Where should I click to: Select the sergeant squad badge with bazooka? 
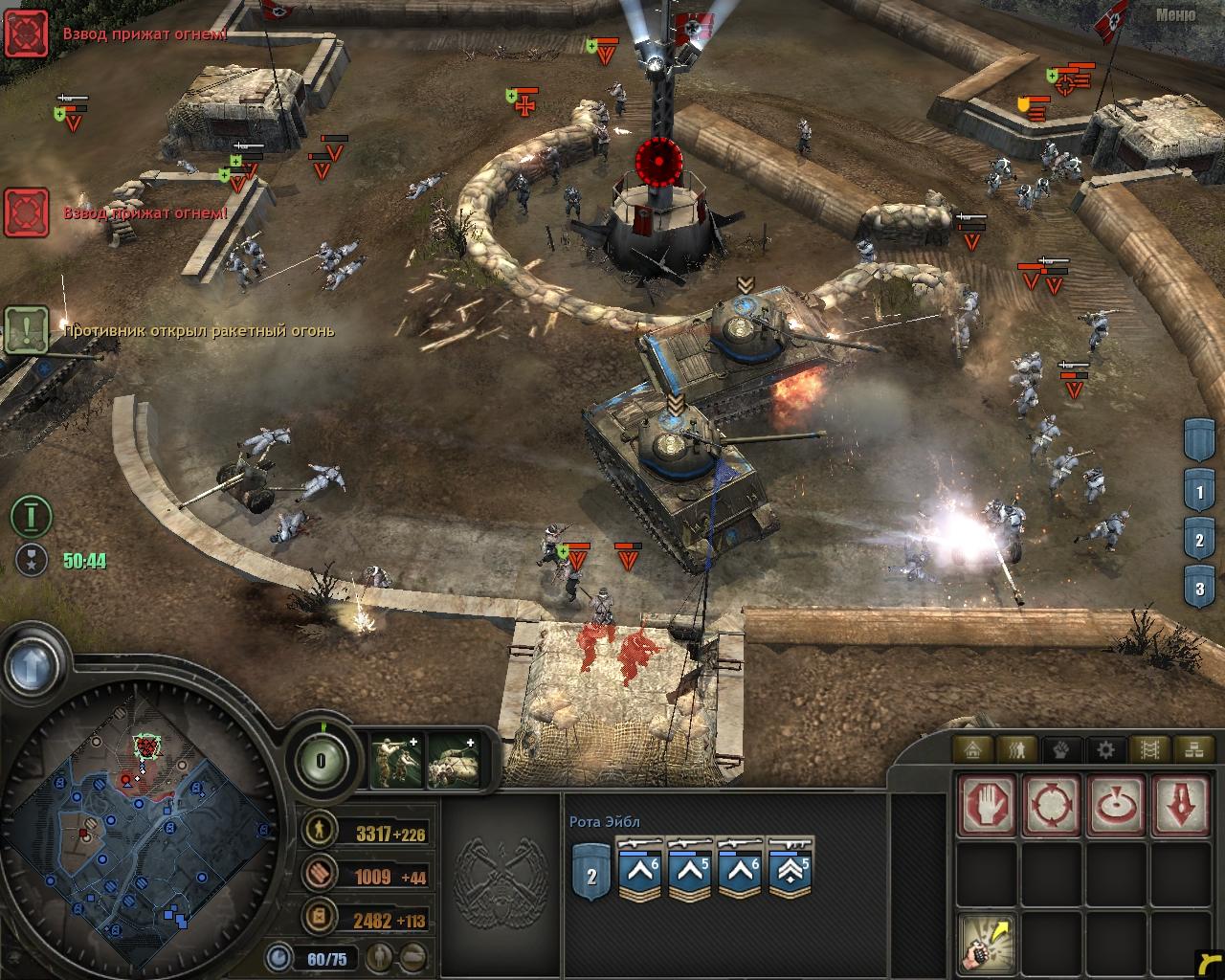(x=790, y=869)
